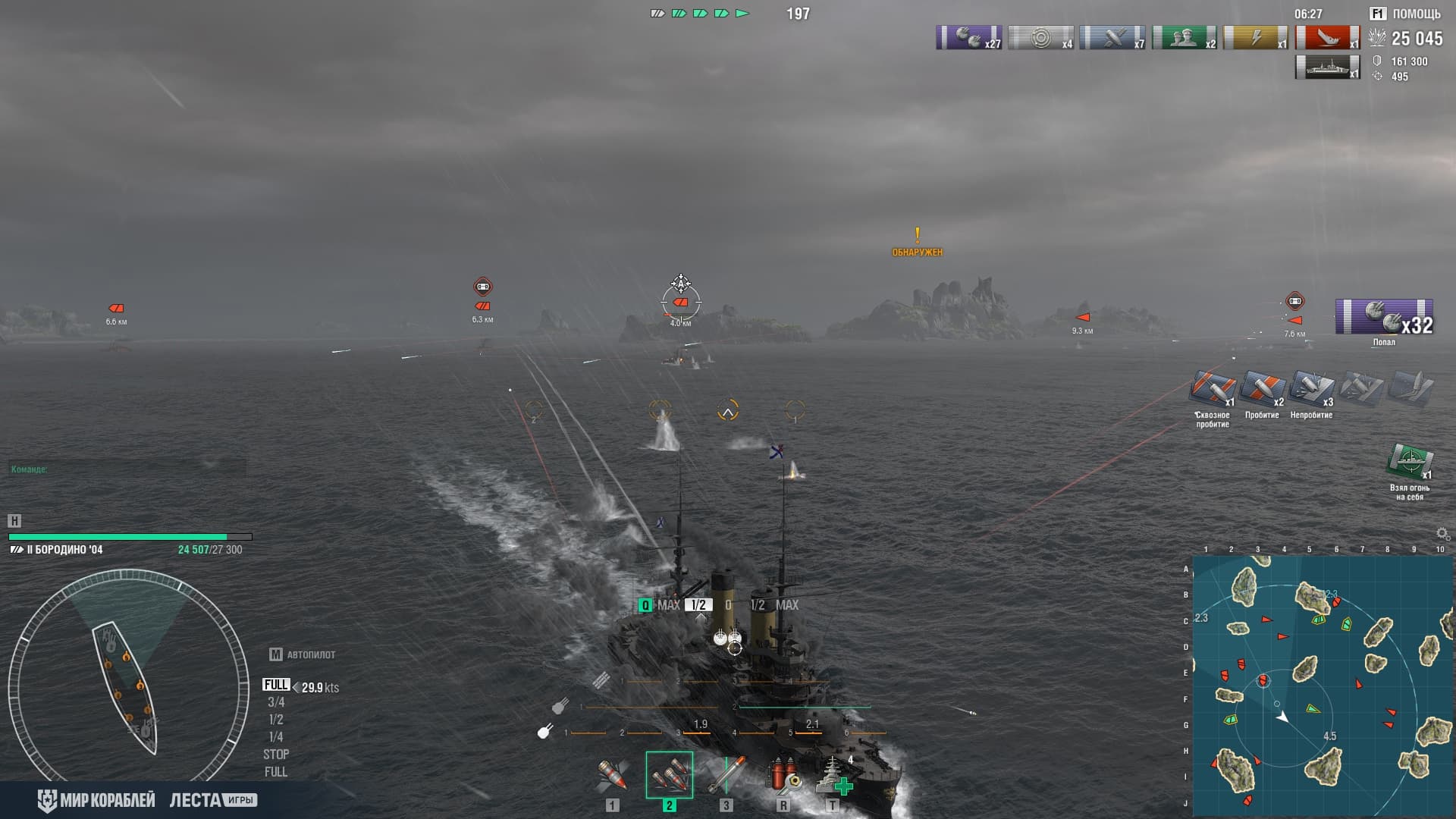Select the high-explosive shell slot
The height and width of the screenshot is (819, 1456).
[613, 775]
